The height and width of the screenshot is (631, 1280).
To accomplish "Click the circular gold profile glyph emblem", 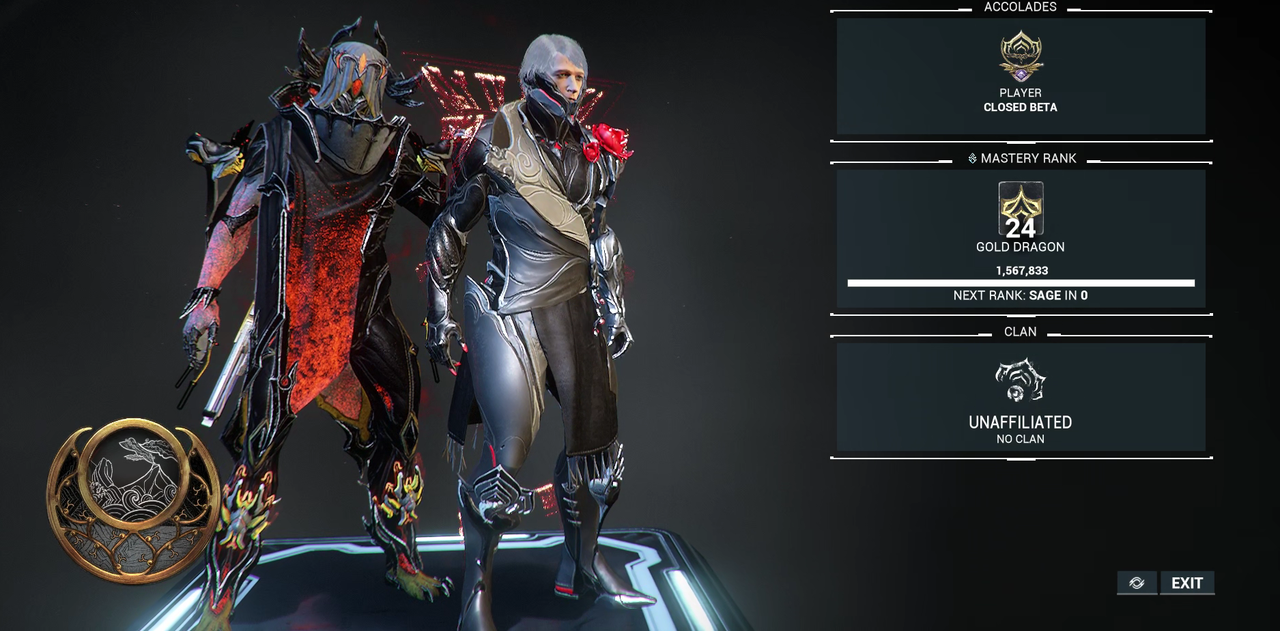I will (133, 500).
